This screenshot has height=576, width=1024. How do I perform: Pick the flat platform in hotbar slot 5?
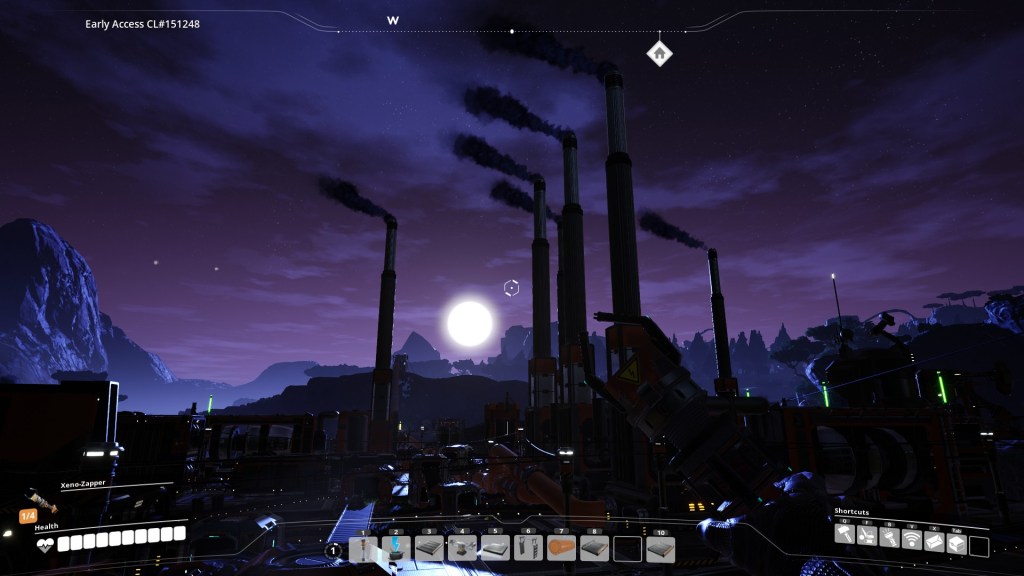495,549
